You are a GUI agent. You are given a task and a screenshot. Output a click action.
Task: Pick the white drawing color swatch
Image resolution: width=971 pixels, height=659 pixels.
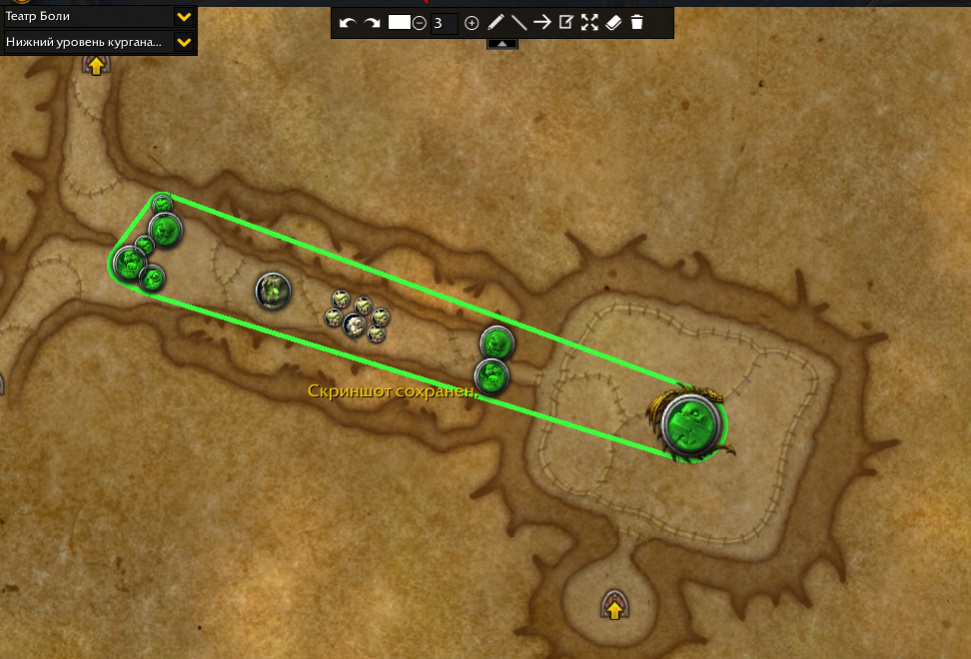[x=399, y=22]
